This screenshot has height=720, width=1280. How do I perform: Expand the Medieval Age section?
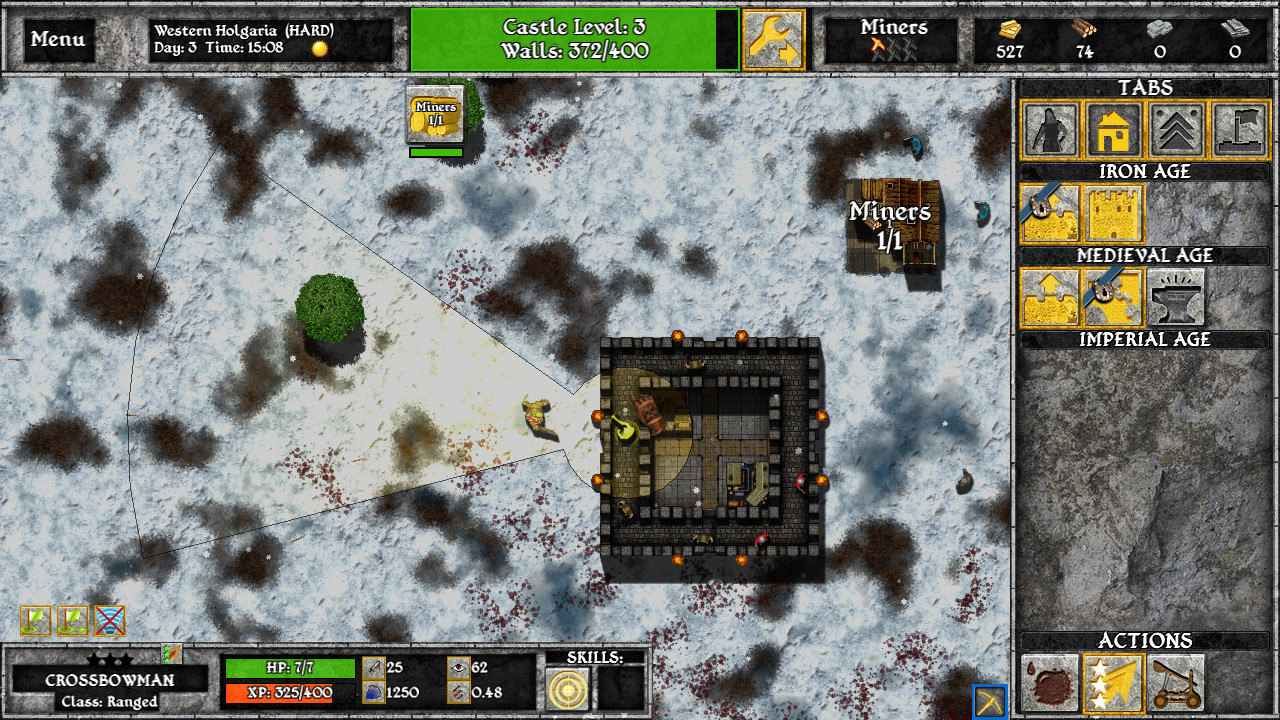(1144, 255)
